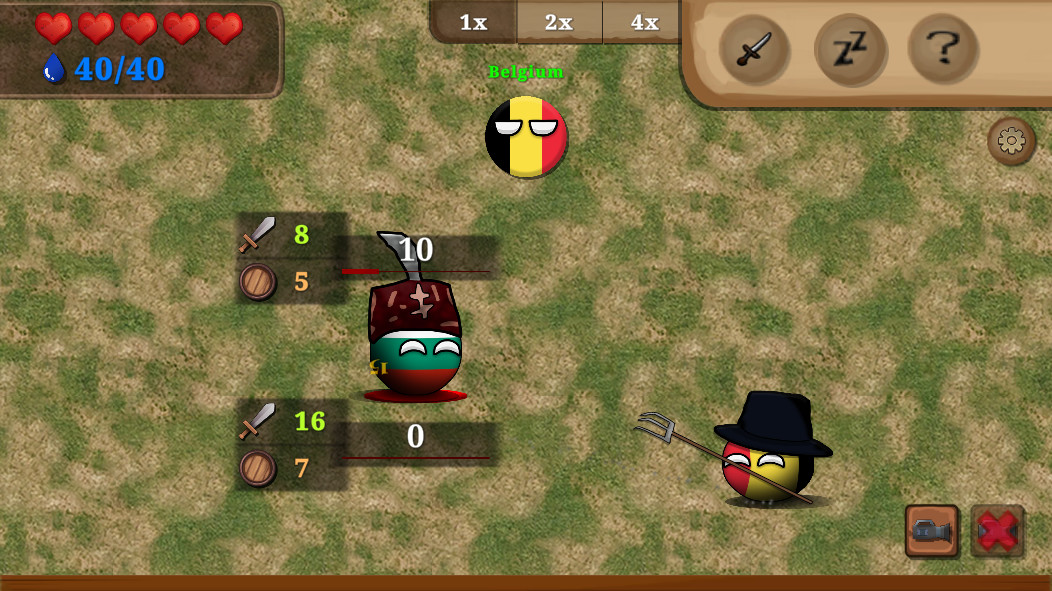Click the red X cancel button
The width and height of the screenshot is (1052, 591).
click(997, 530)
